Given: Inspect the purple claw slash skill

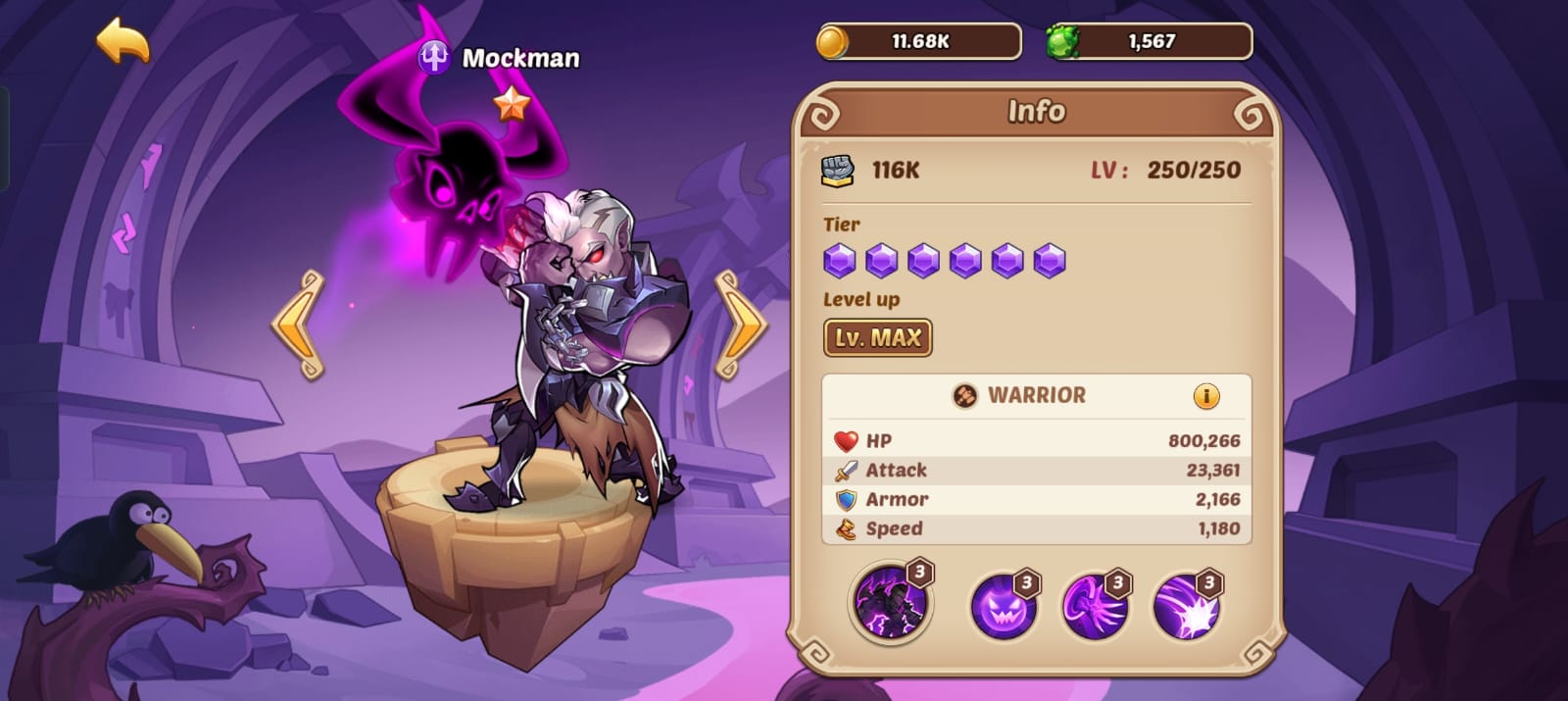Looking at the screenshot, I should pyautogui.click(x=1094, y=606).
